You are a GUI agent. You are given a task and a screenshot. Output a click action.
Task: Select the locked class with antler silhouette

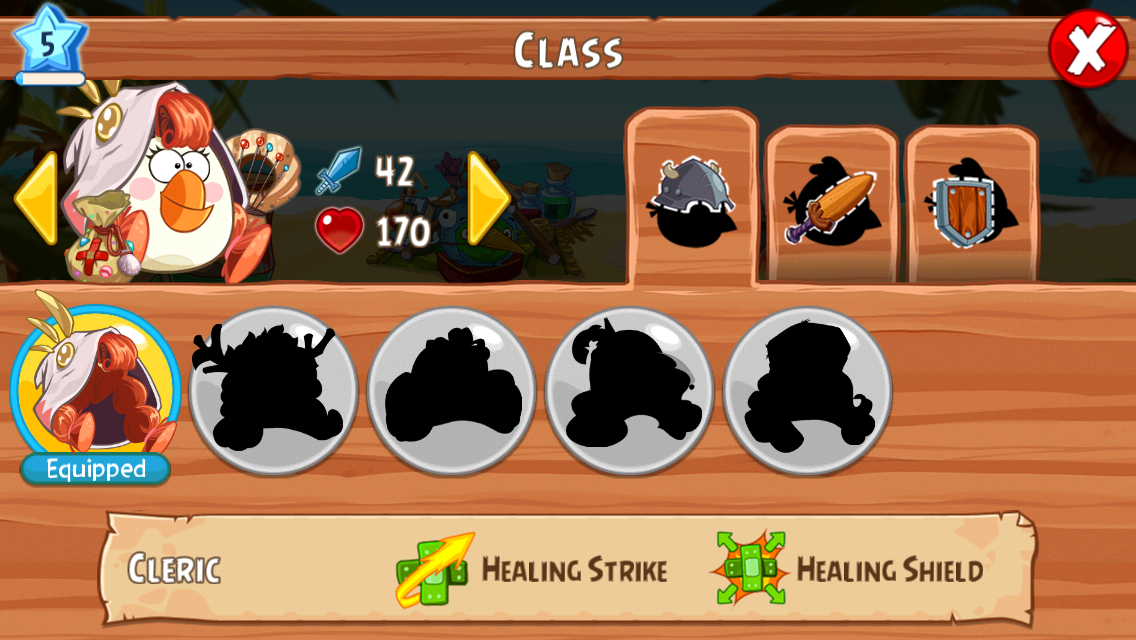[x=273, y=390]
